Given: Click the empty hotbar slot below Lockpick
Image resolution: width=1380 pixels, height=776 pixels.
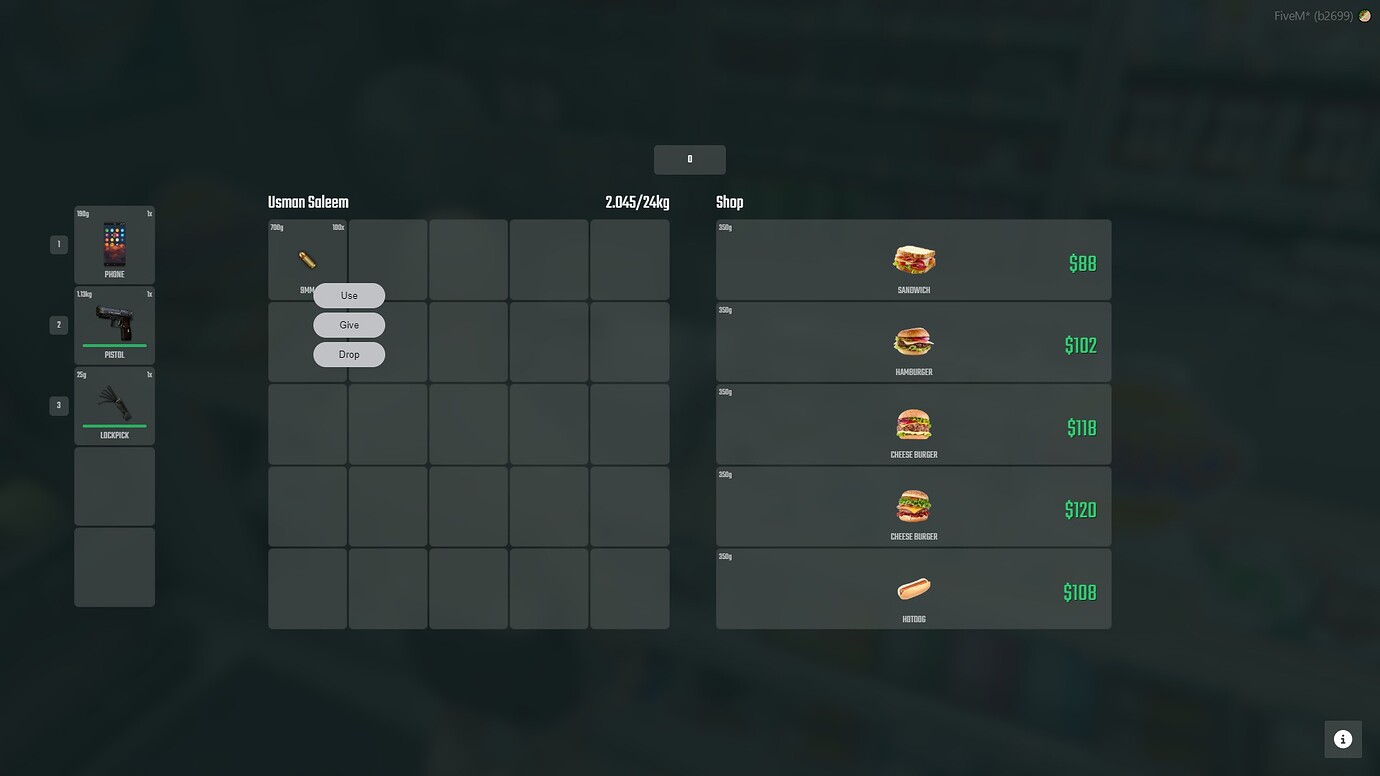Looking at the screenshot, I should tap(113, 486).
